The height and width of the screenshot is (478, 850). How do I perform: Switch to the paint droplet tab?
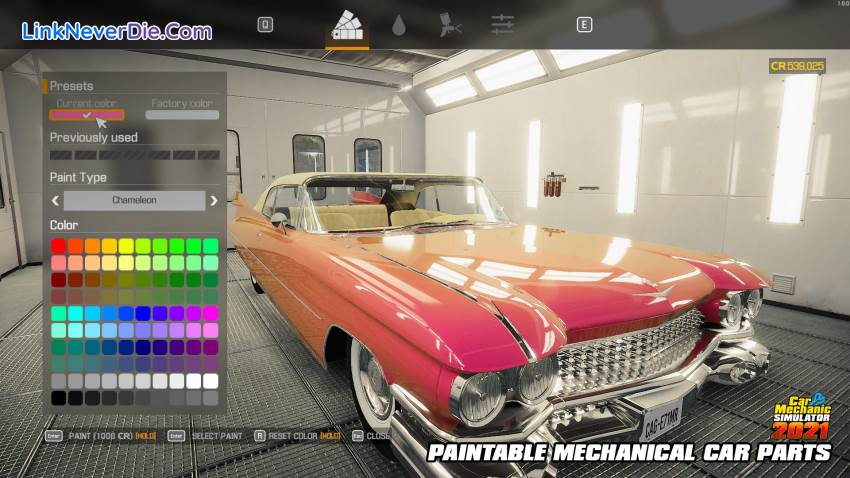tap(399, 26)
